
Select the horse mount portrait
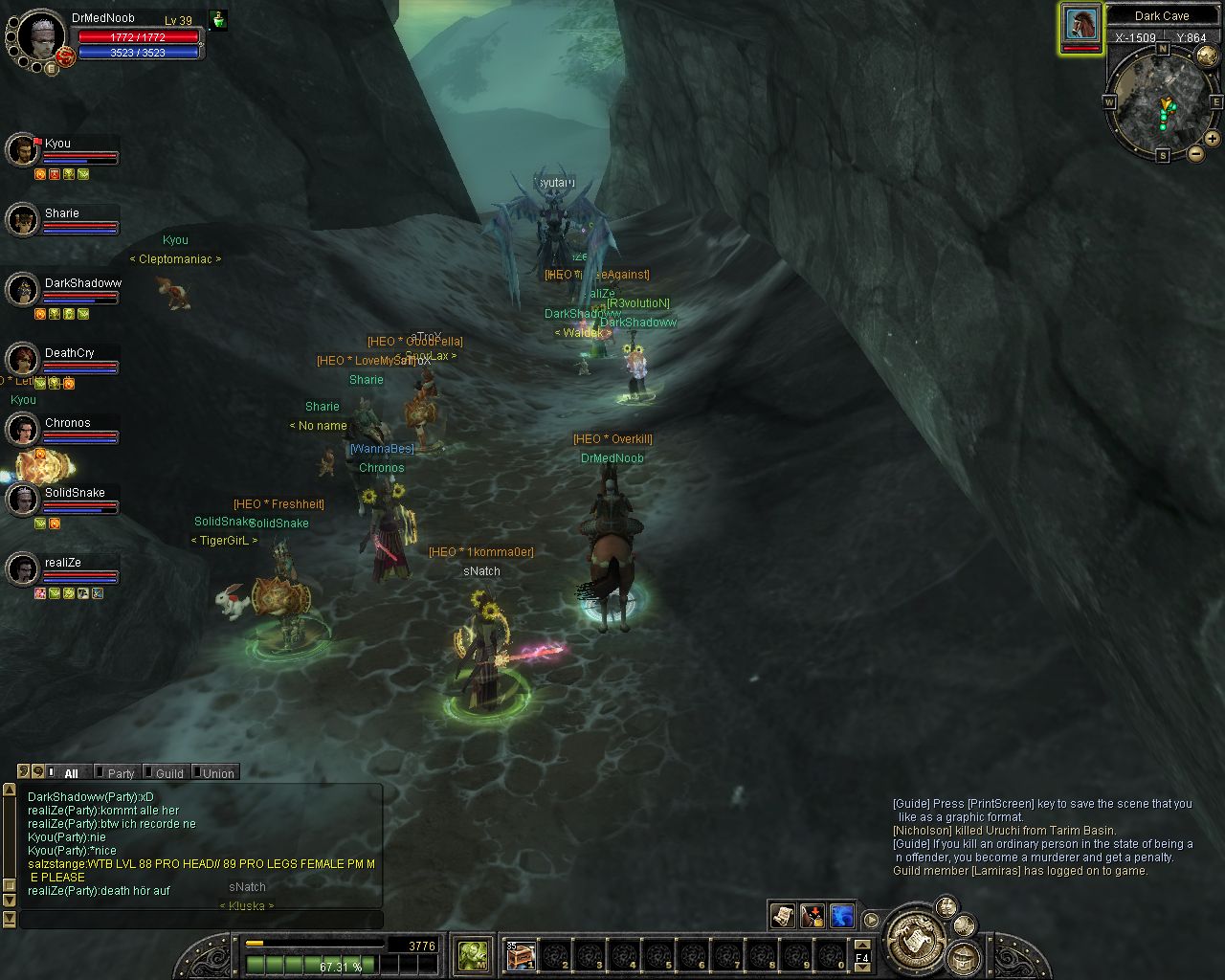click(x=1080, y=26)
